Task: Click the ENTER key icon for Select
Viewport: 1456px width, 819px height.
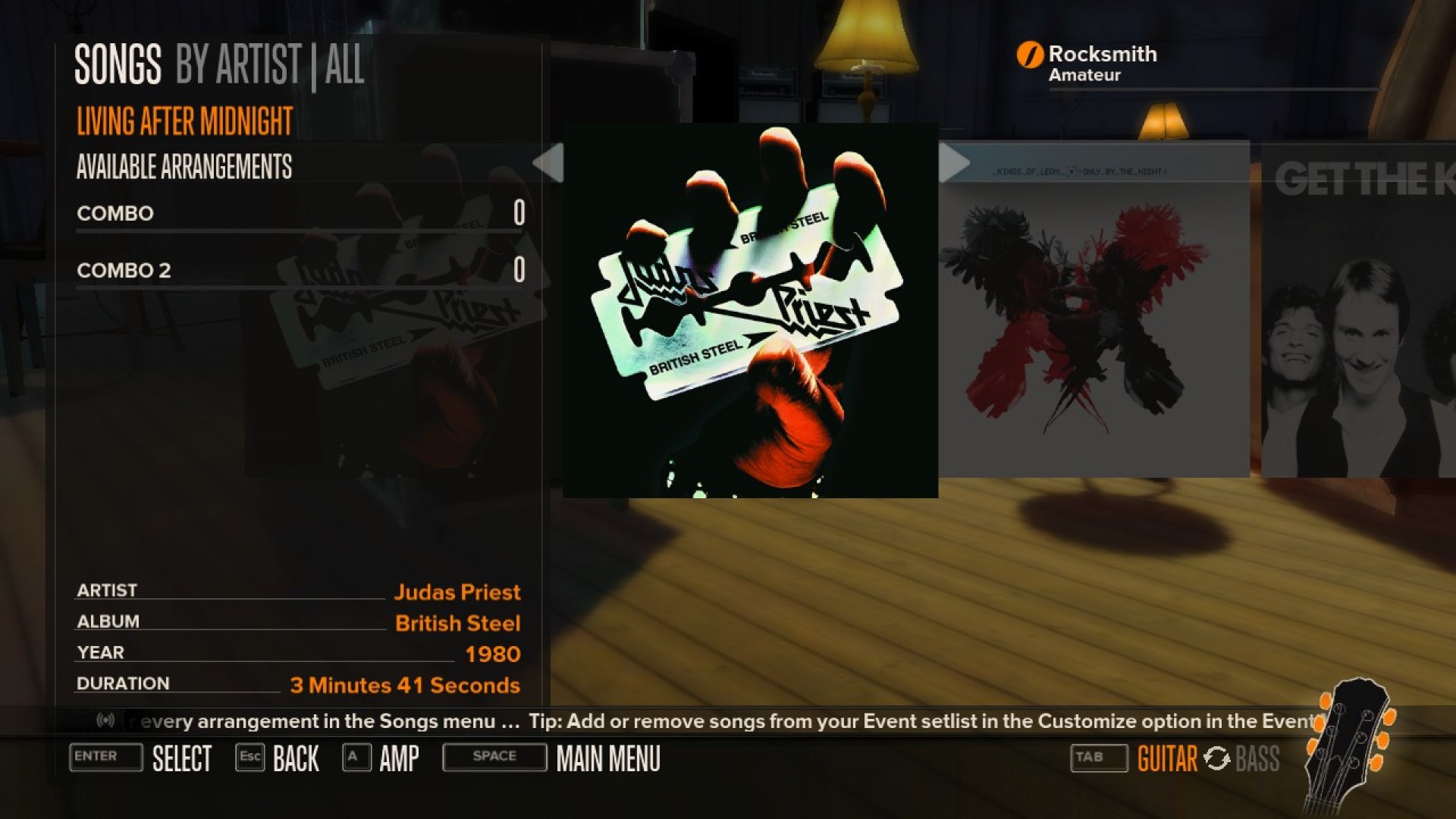Action: pyautogui.click(x=105, y=757)
